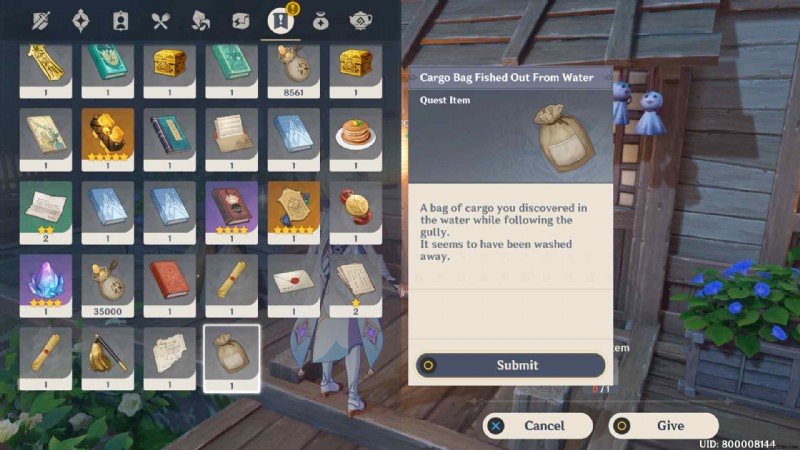Viewport: 800px width, 450px height.
Task: Select the highlighted cargo bag slot
Action: pos(231,357)
